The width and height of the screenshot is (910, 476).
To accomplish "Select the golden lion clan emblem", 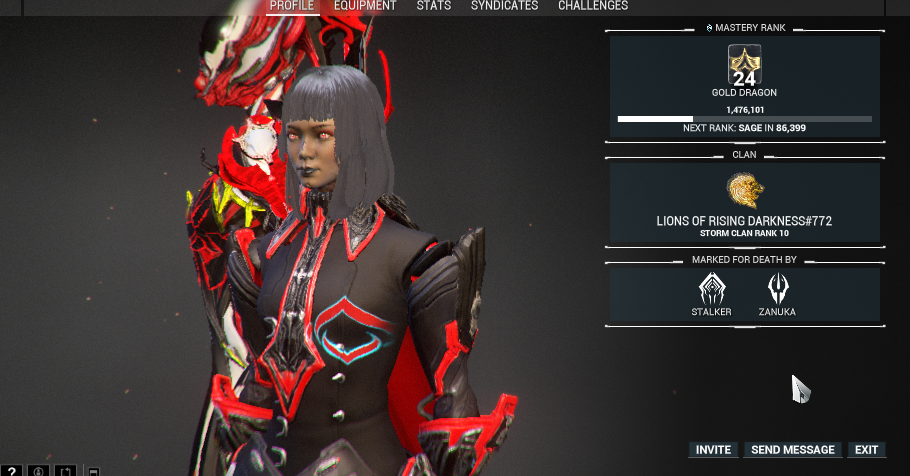I will (745, 189).
